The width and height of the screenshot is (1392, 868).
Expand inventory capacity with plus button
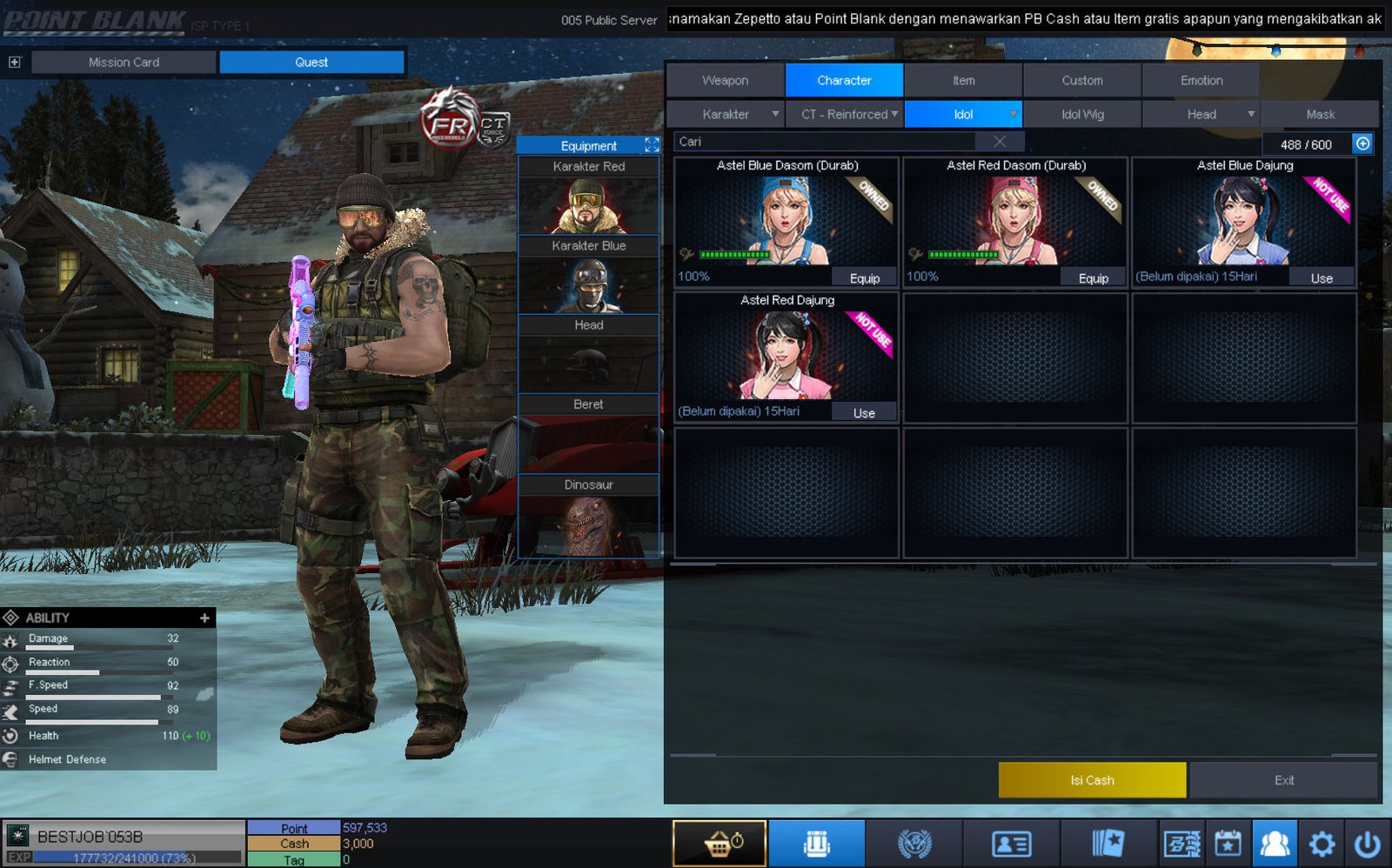(1362, 144)
